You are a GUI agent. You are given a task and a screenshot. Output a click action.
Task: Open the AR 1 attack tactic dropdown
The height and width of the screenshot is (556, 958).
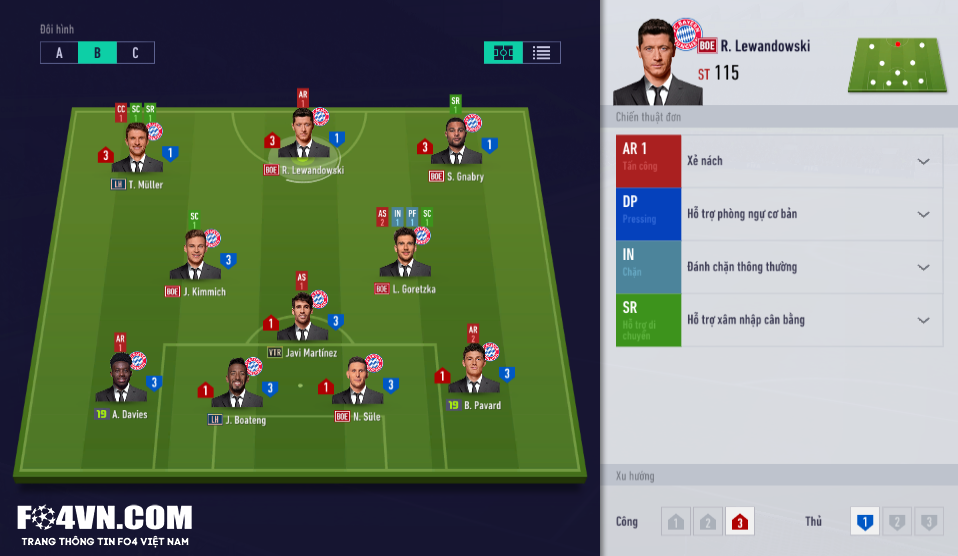coord(923,161)
